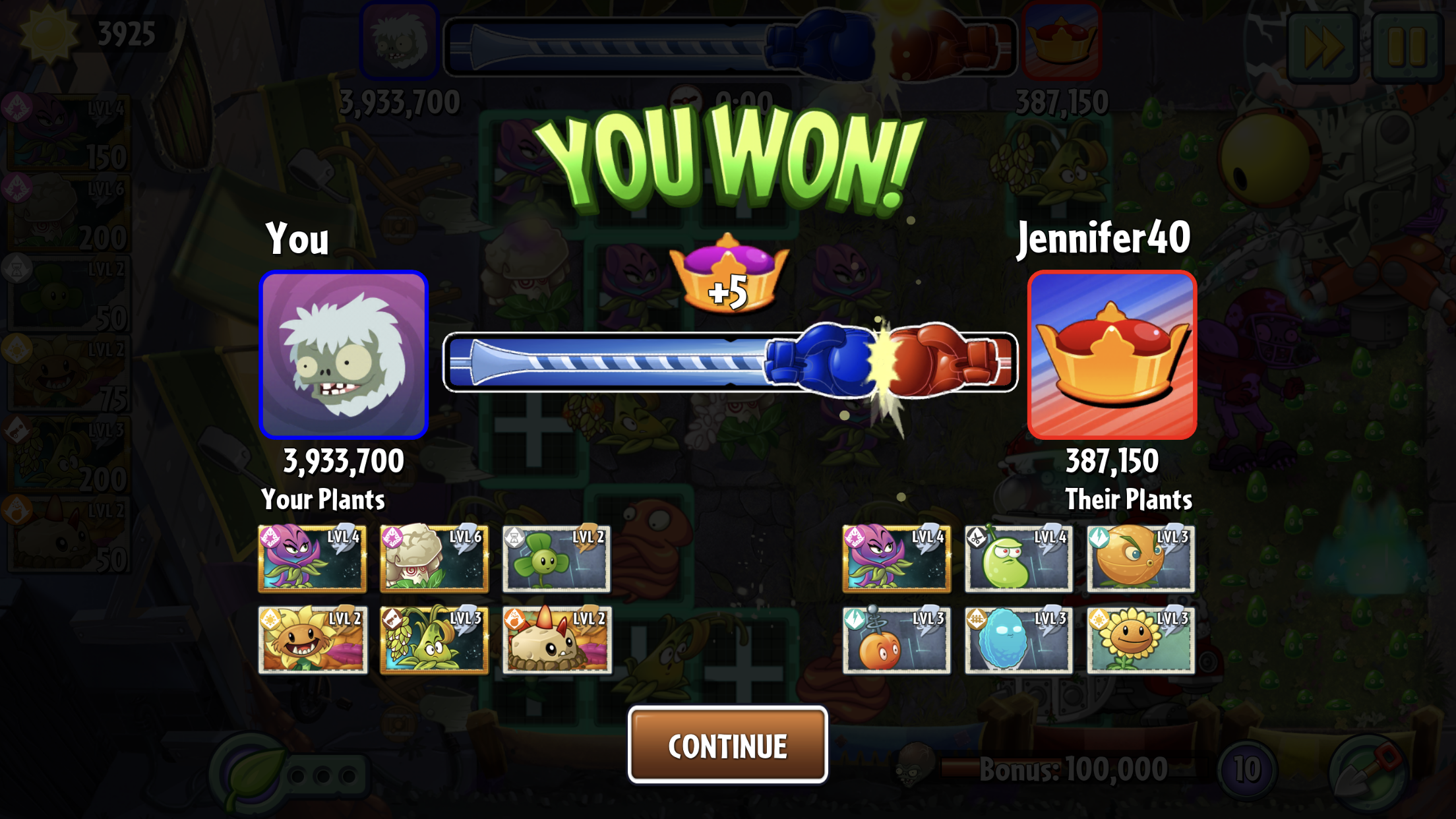The width and height of the screenshot is (1456, 819).
Task: Click the dimmed fast-forward button
Action: click(1323, 46)
